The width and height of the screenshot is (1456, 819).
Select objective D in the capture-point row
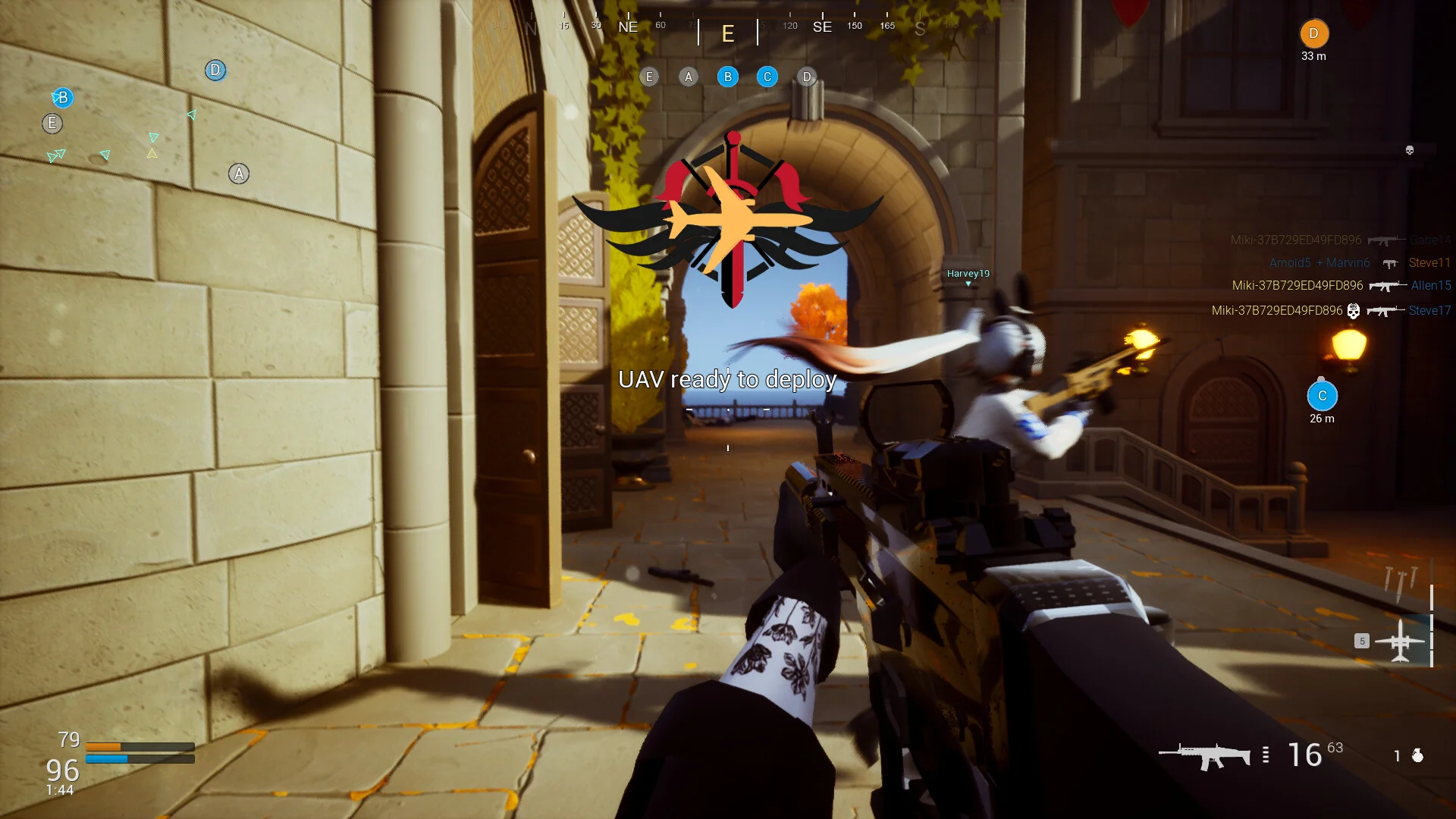coord(807,77)
